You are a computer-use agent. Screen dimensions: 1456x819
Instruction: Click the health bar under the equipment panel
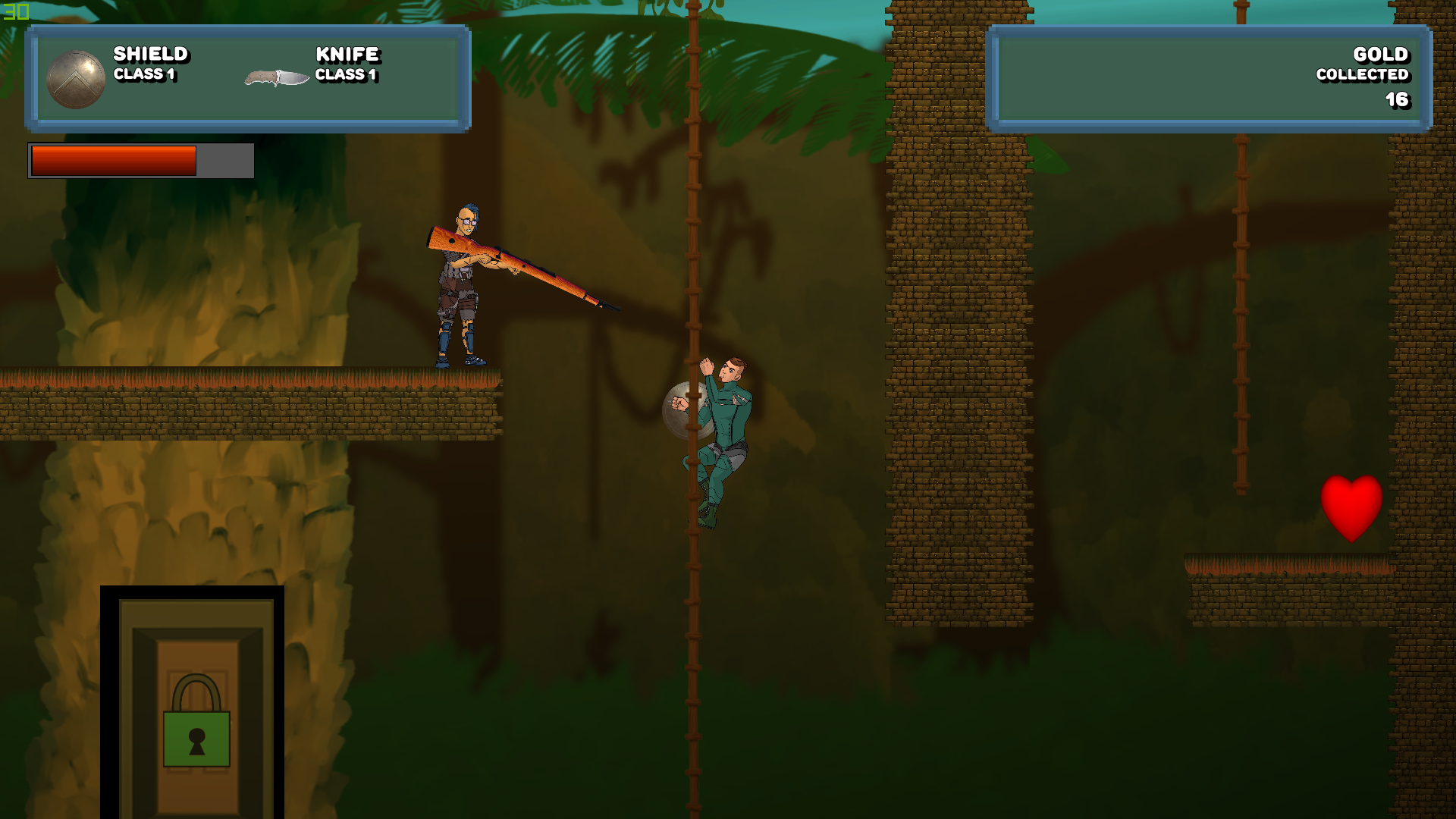point(139,161)
